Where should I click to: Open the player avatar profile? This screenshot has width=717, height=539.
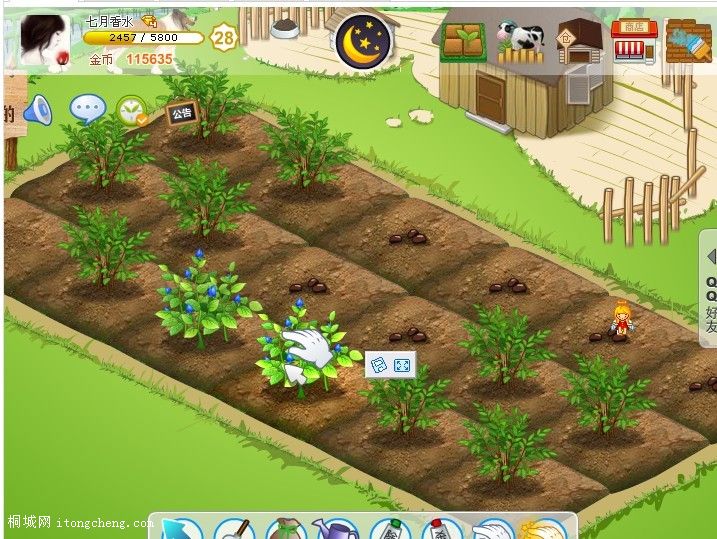coord(43,41)
